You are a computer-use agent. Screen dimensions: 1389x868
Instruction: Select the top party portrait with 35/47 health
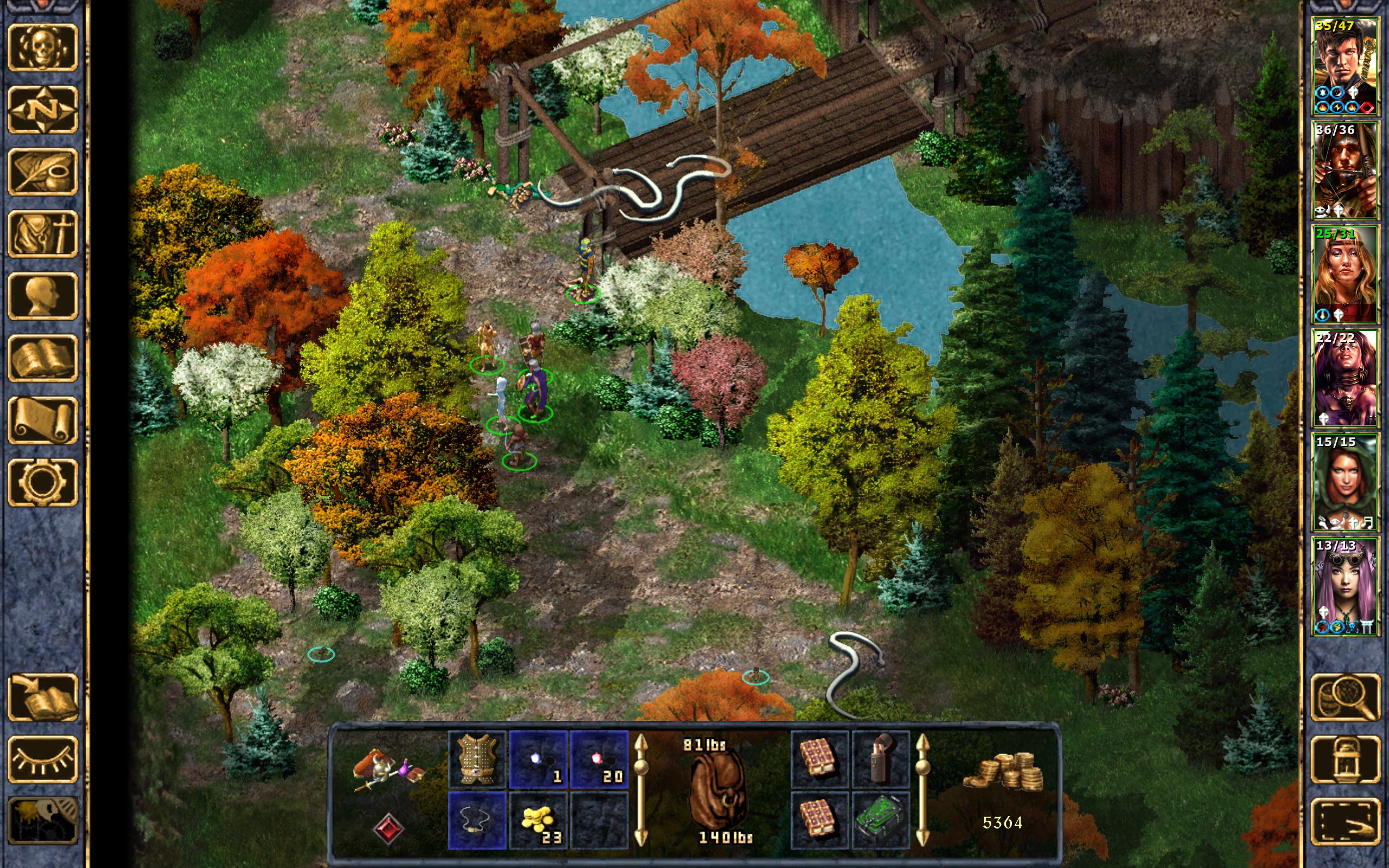[x=1344, y=66]
